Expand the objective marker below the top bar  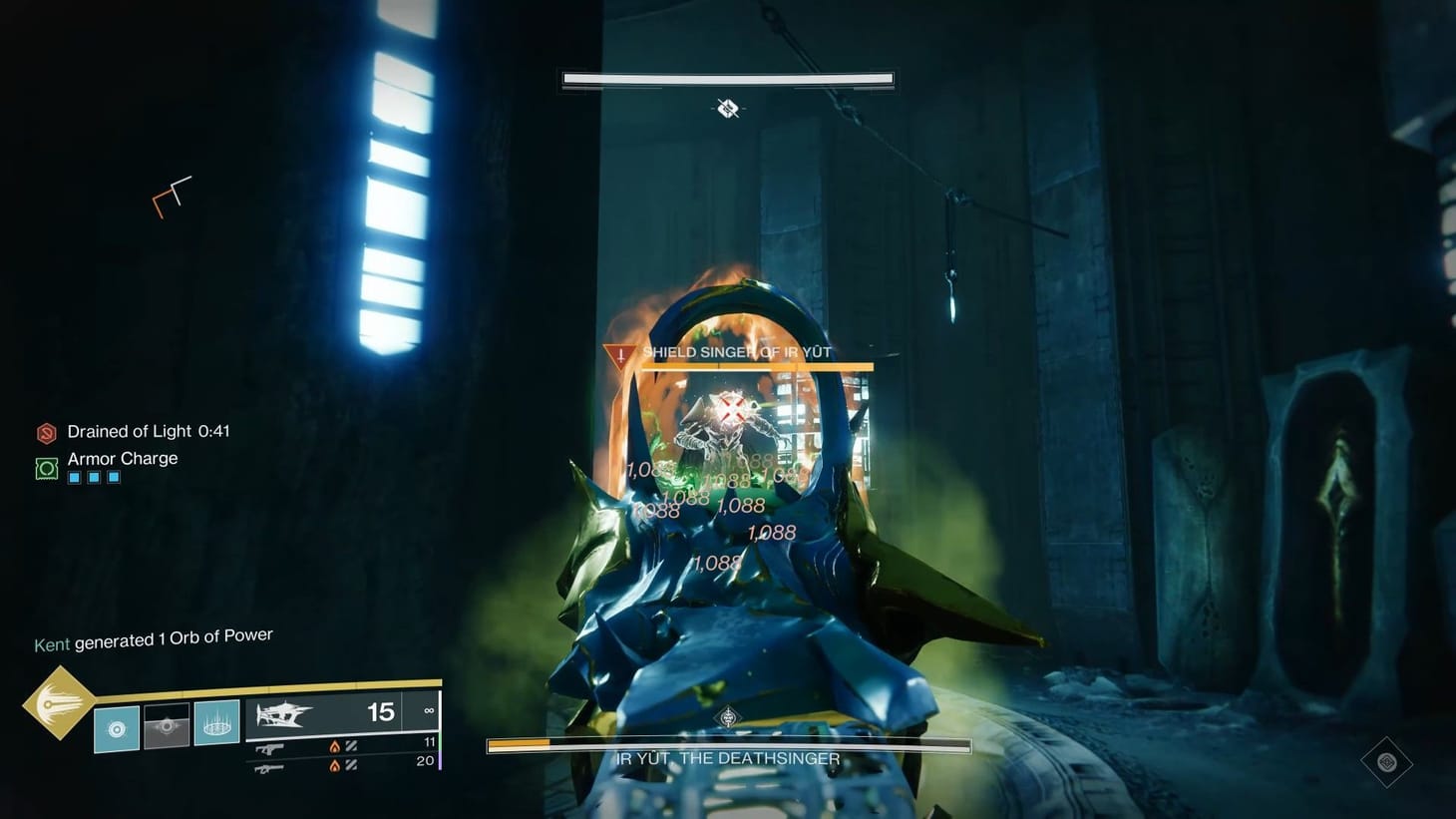coord(726,109)
